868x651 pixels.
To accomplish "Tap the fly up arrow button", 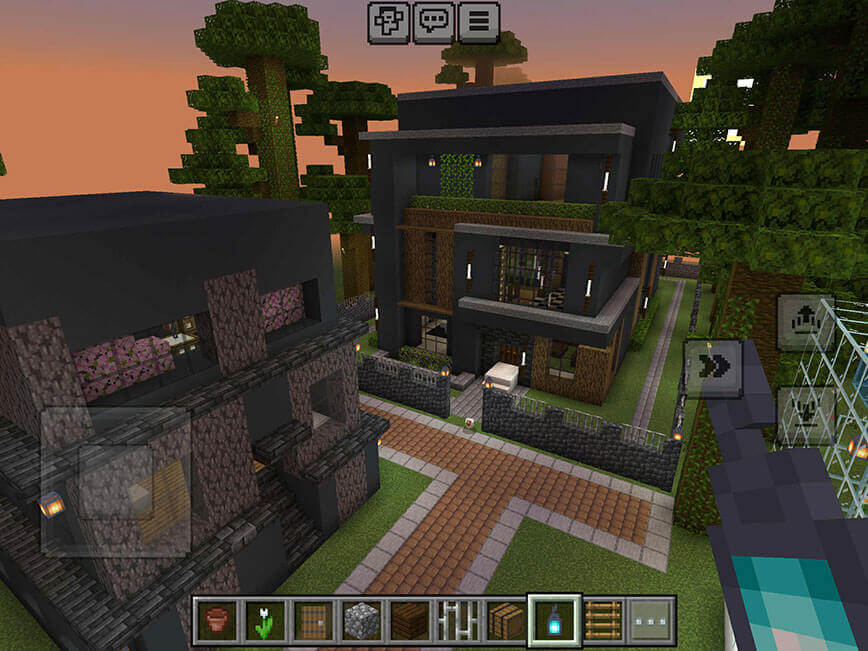I will coord(805,322).
